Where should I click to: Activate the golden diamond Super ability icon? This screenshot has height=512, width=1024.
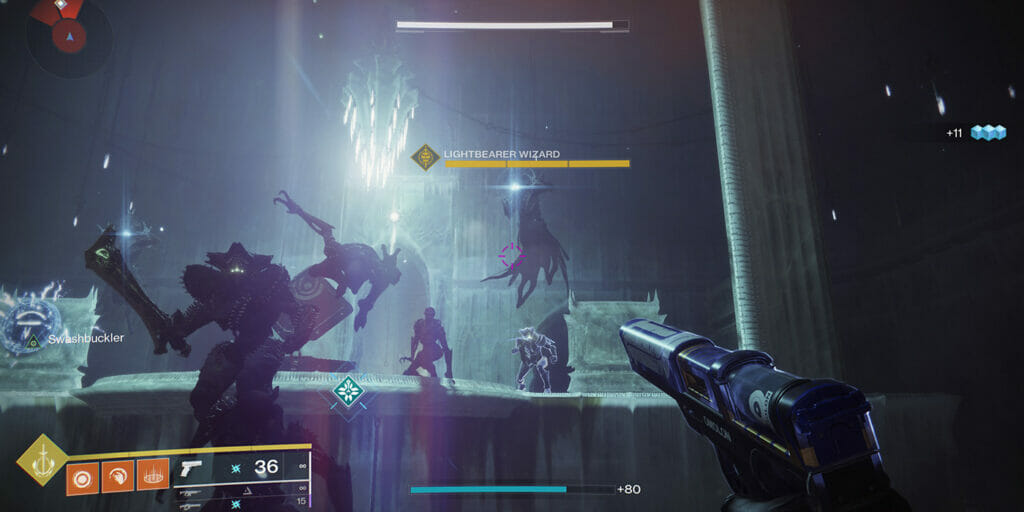point(43,461)
